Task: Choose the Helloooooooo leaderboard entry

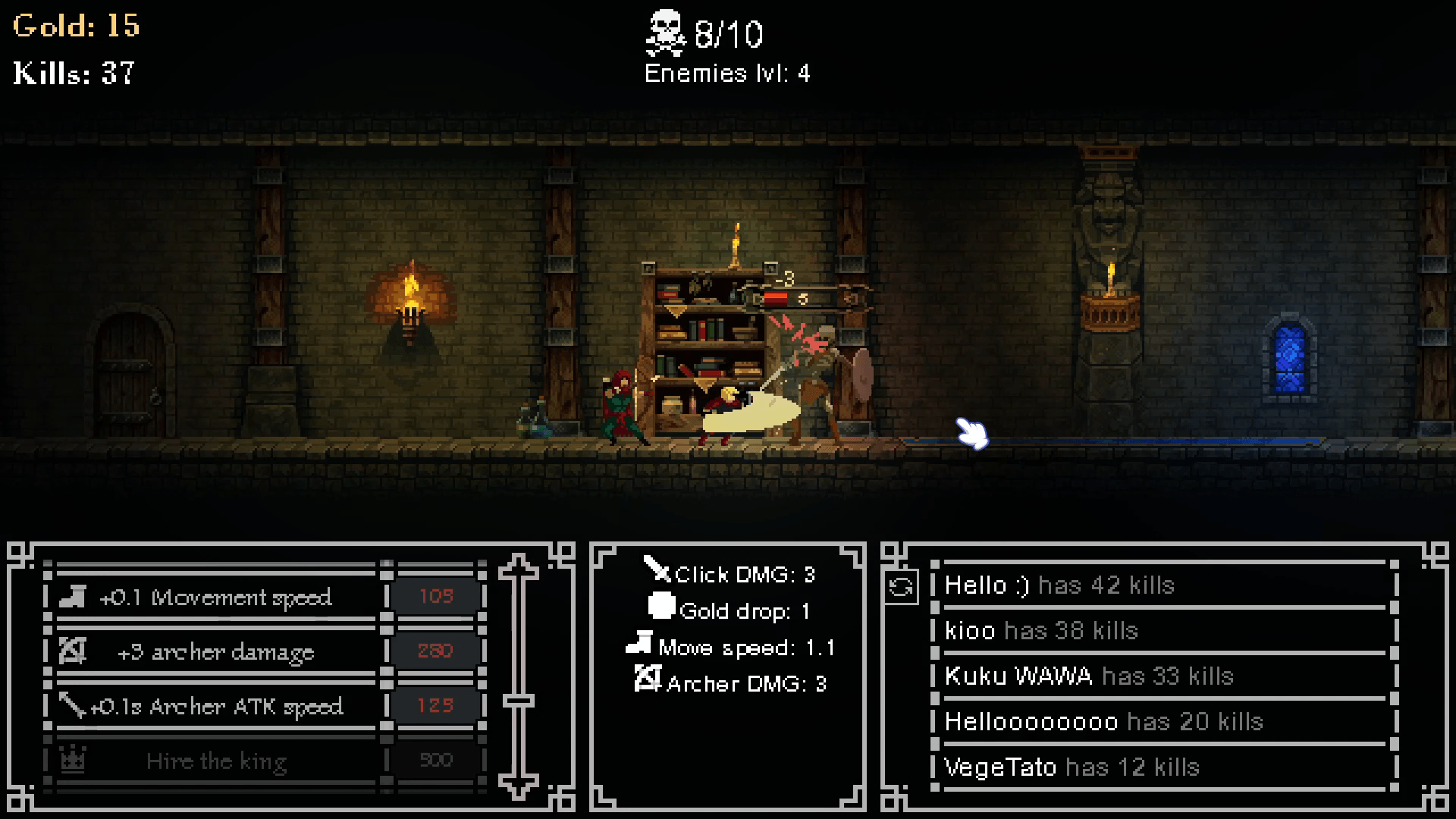Action: tap(1164, 722)
